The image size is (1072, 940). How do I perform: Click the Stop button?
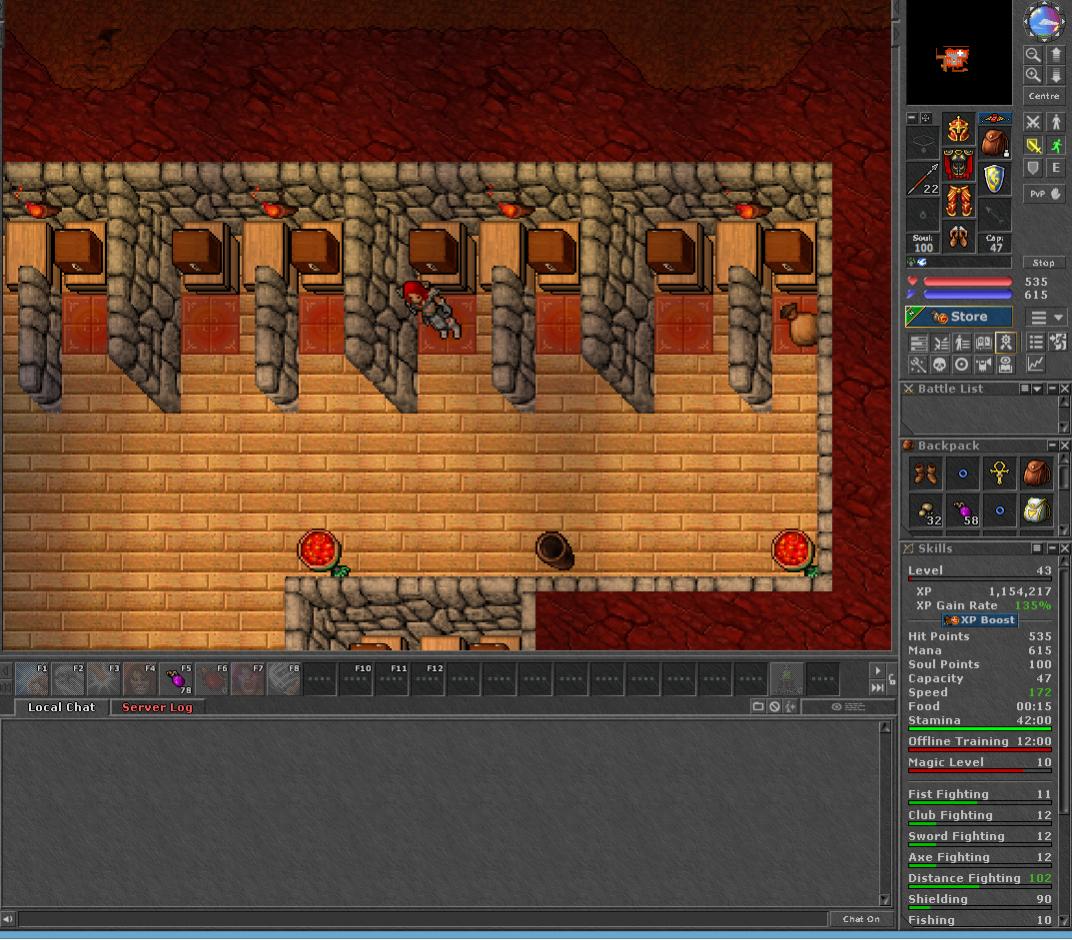[x=1043, y=263]
